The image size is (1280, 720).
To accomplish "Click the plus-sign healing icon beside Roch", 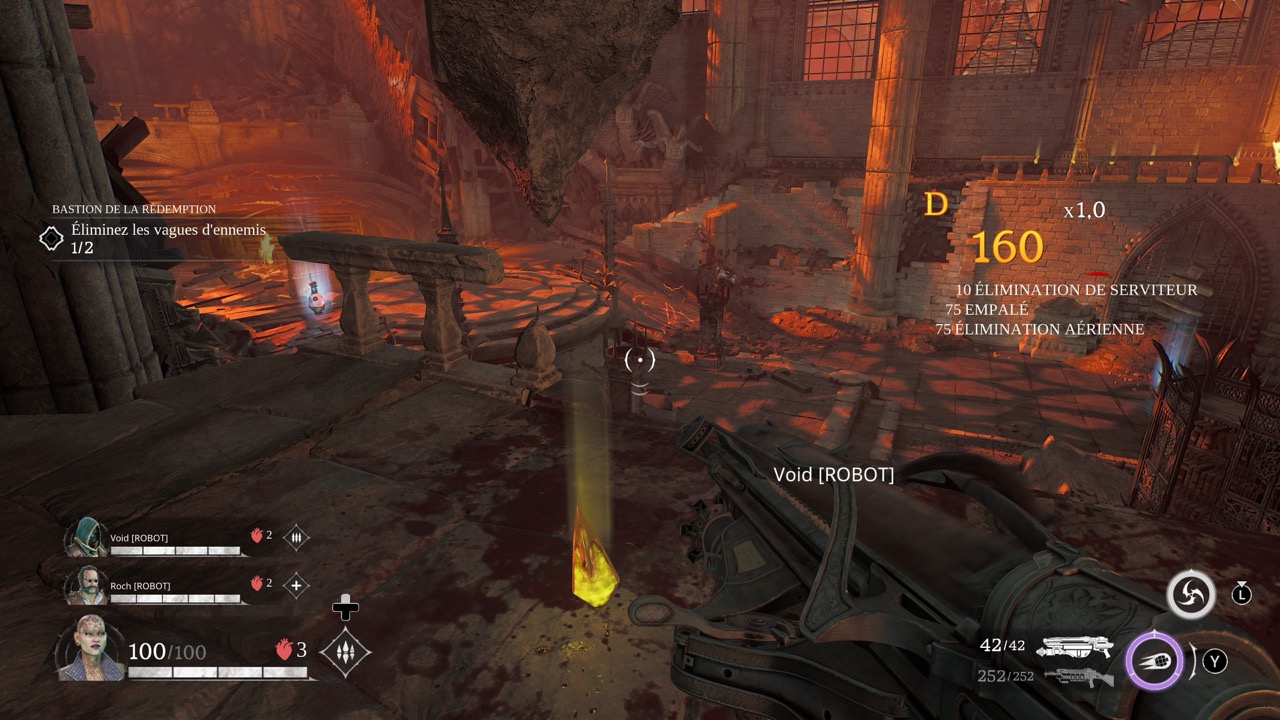I will [296, 585].
